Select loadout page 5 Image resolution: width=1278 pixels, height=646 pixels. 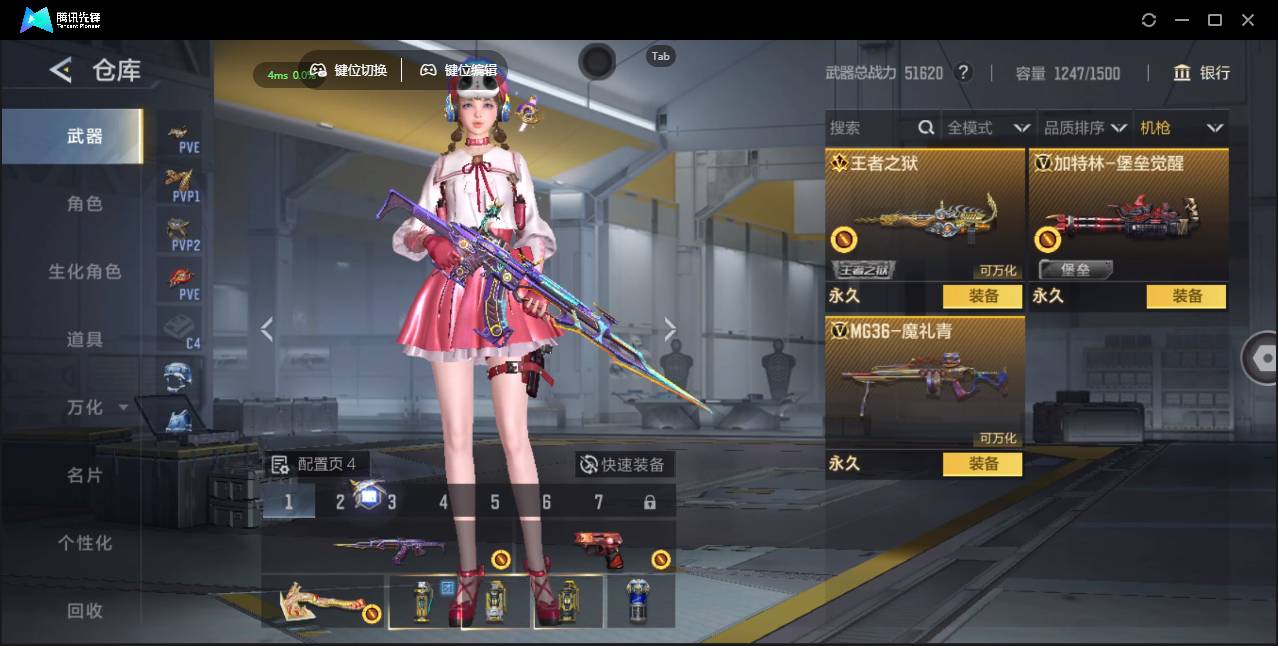tap(495, 502)
